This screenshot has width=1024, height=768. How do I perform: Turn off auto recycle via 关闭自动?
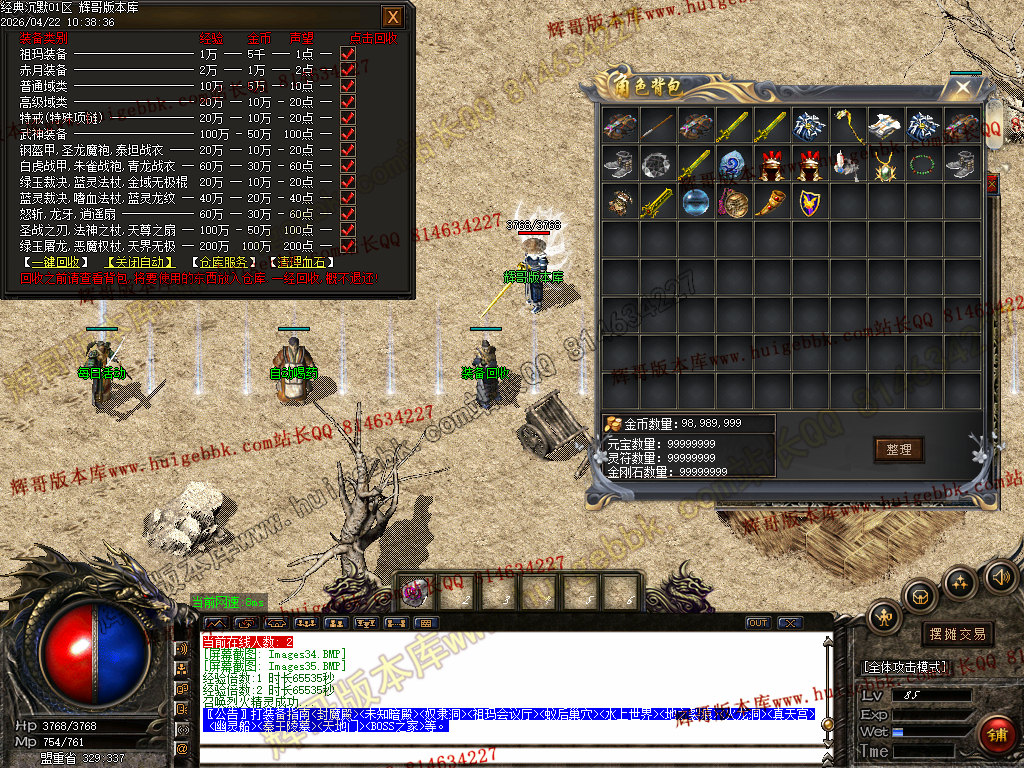139,263
